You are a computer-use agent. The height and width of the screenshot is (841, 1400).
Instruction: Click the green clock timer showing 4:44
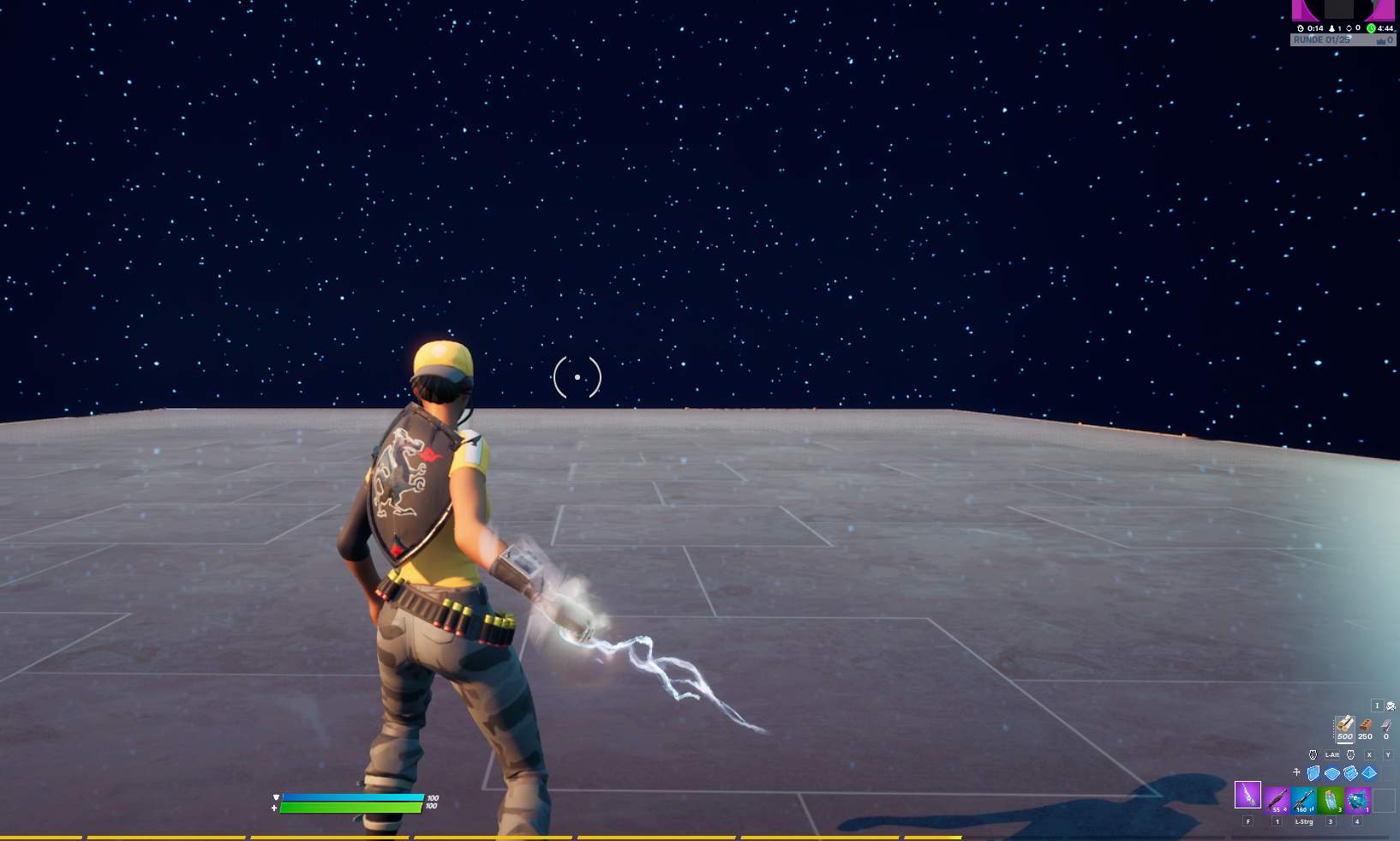click(x=1371, y=28)
